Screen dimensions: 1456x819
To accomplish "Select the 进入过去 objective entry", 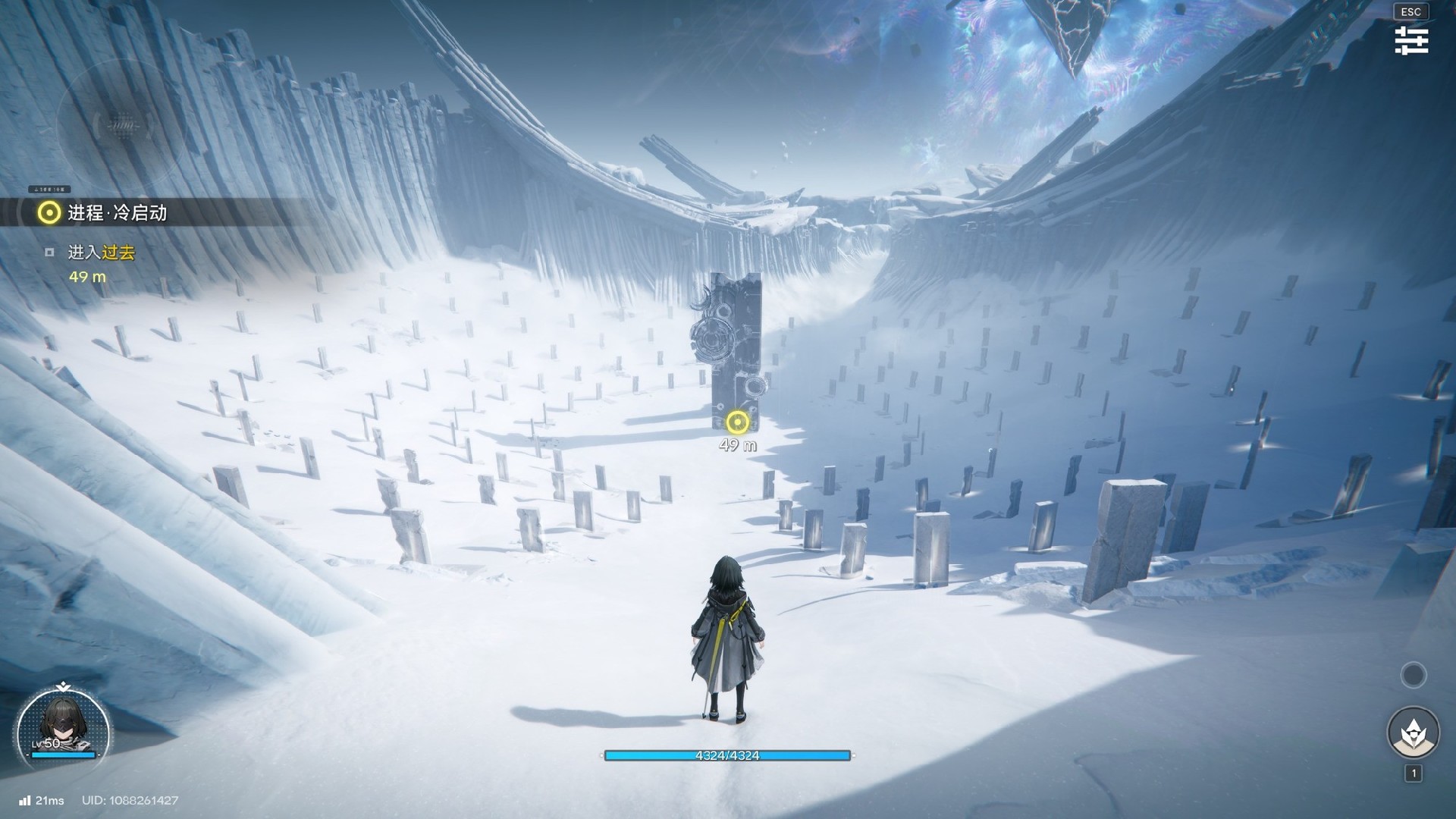I will 101,253.
